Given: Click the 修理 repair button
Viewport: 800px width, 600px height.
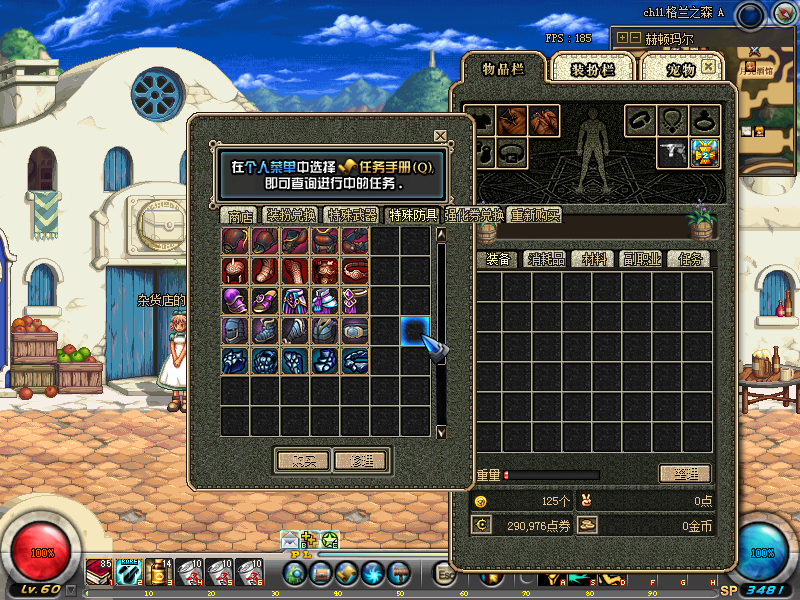Looking at the screenshot, I should click(360, 460).
